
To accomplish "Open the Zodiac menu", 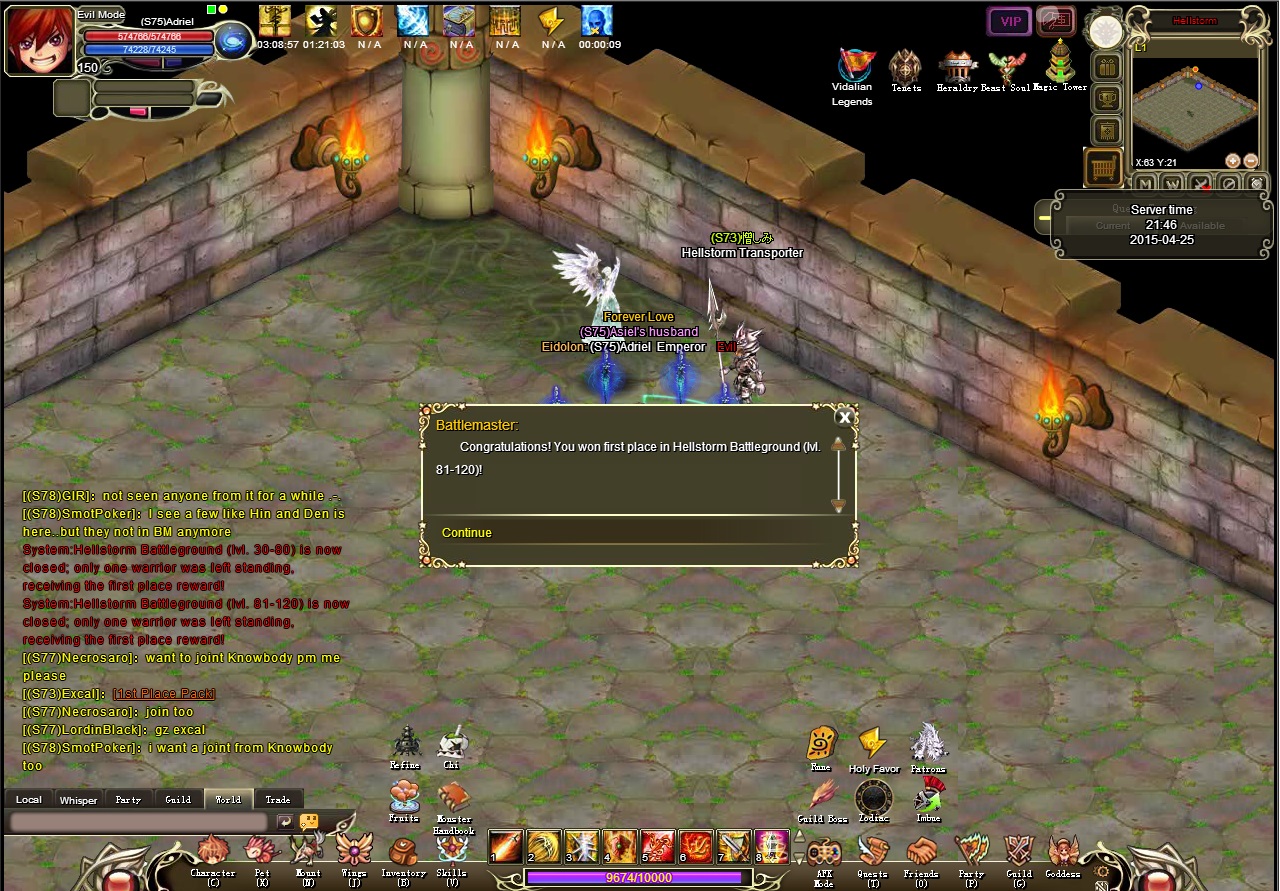I will click(874, 799).
